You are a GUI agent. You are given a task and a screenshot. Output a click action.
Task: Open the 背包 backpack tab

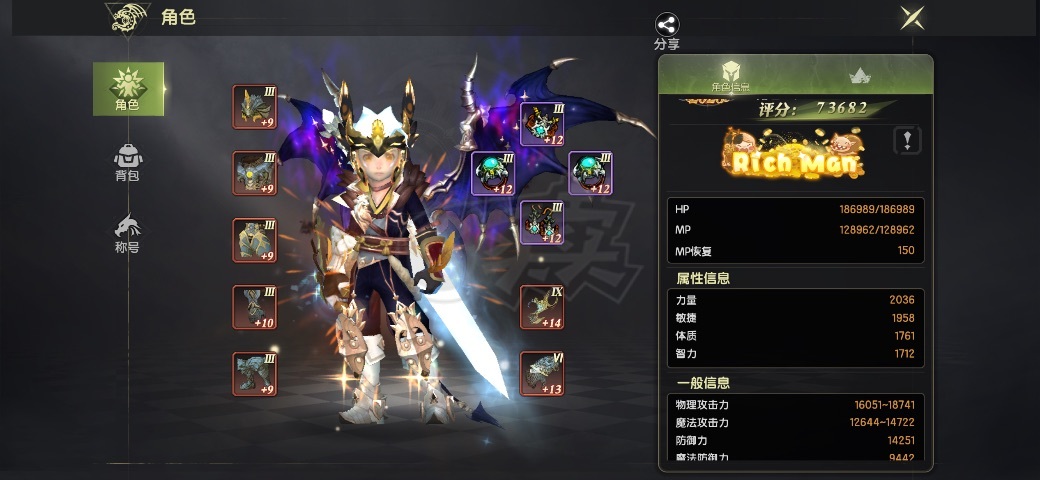point(128,162)
